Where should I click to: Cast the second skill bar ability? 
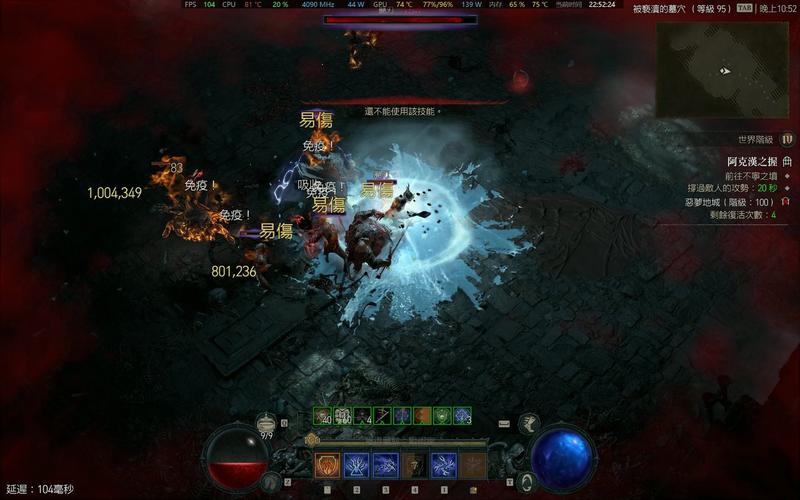point(357,464)
